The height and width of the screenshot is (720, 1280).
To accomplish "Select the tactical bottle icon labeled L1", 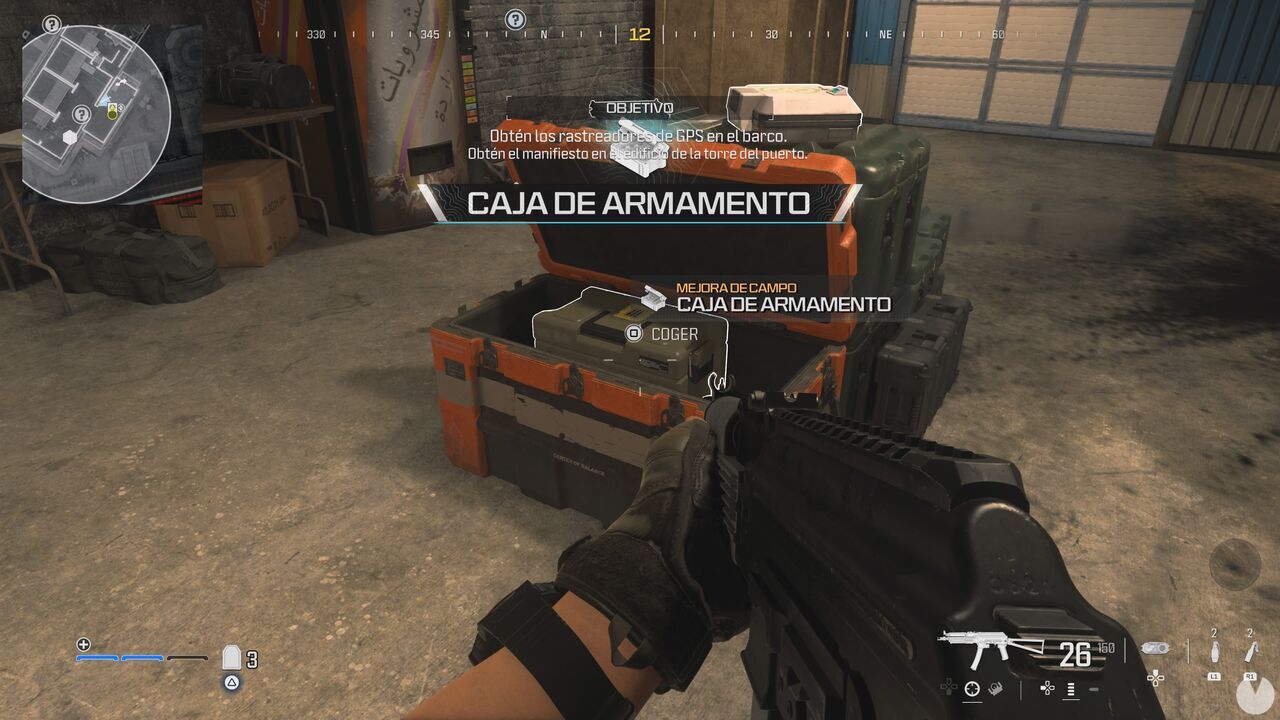I will tap(1214, 650).
